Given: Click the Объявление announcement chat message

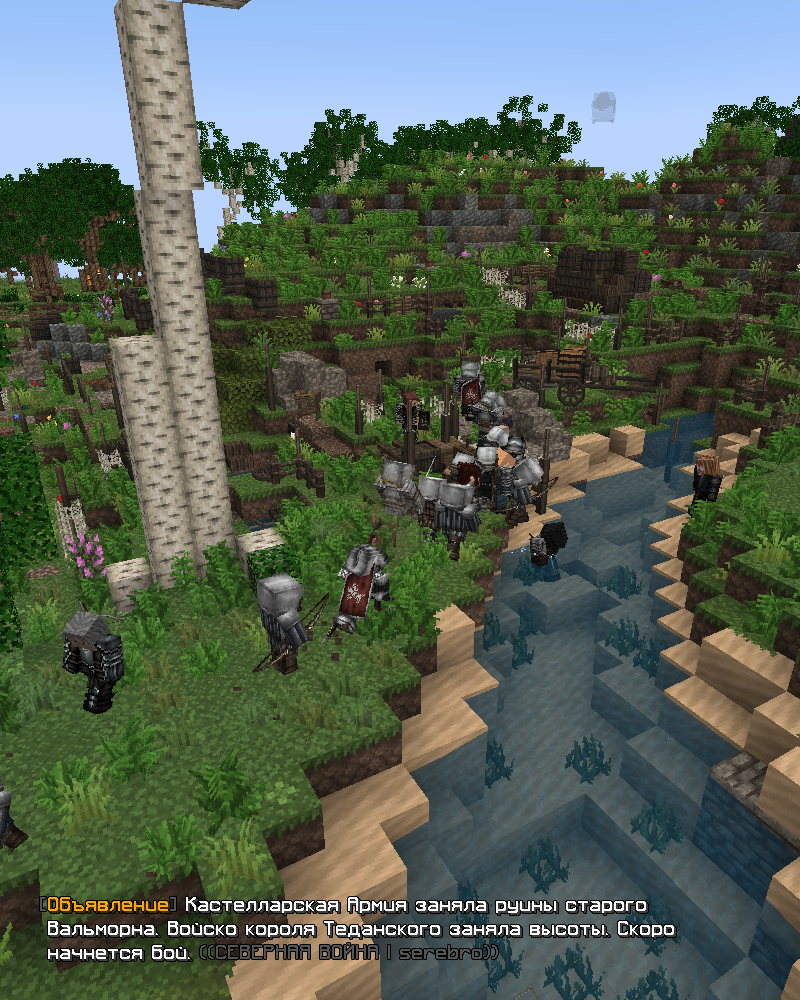Looking at the screenshot, I should [360, 929].
